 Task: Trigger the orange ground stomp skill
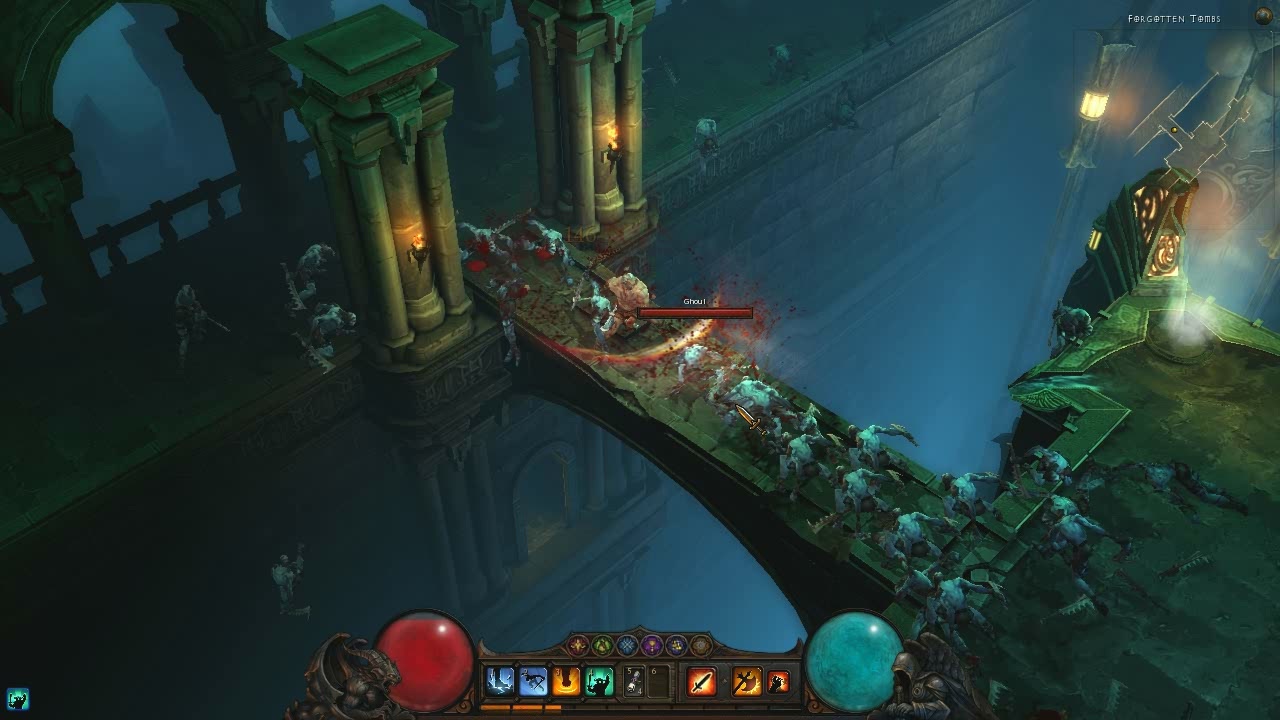tap(566, 682)
